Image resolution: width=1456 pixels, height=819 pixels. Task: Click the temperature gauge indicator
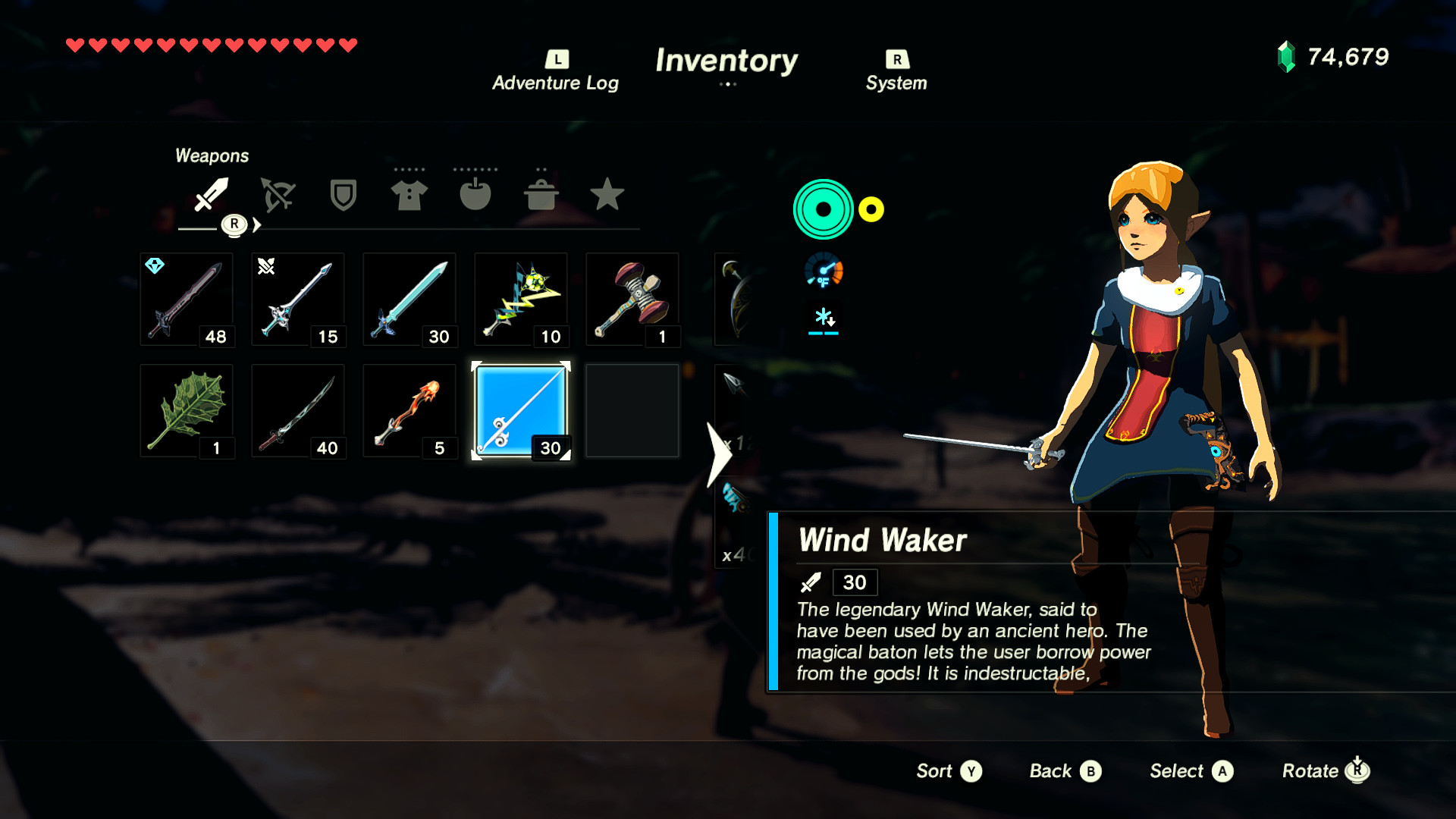[824, 271]
